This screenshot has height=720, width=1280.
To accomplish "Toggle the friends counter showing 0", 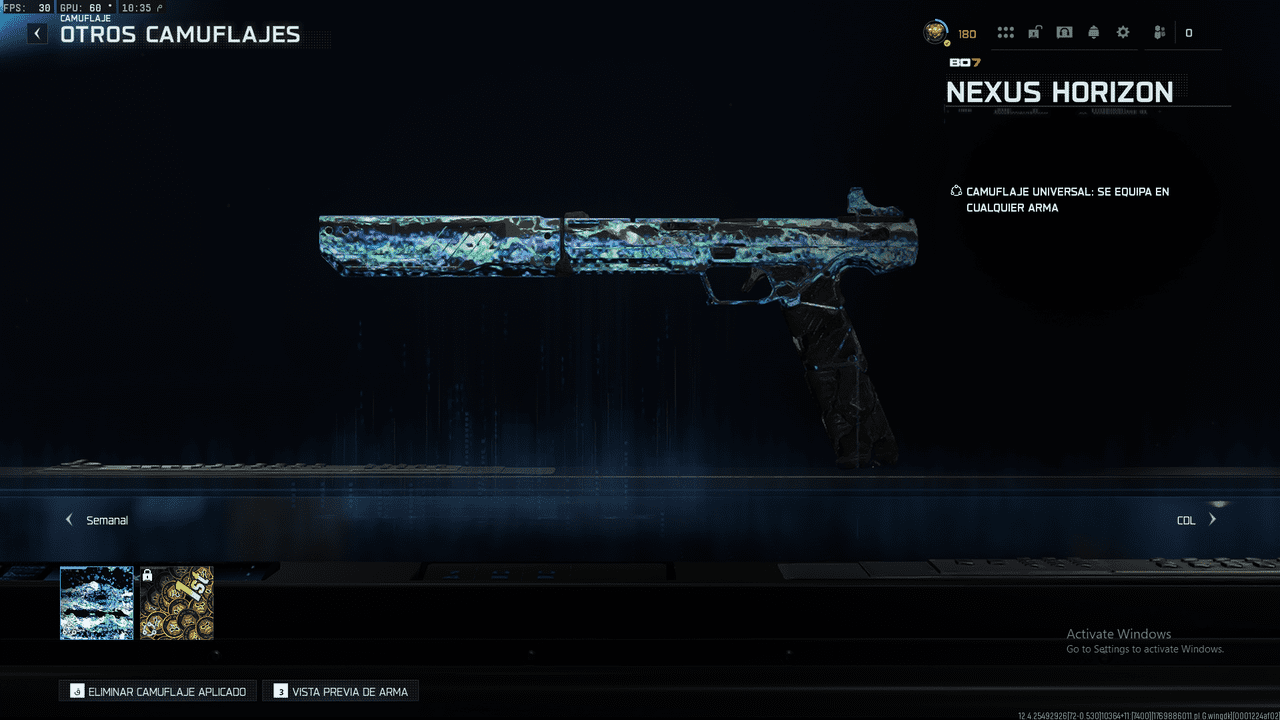I will click(1188, 32).
